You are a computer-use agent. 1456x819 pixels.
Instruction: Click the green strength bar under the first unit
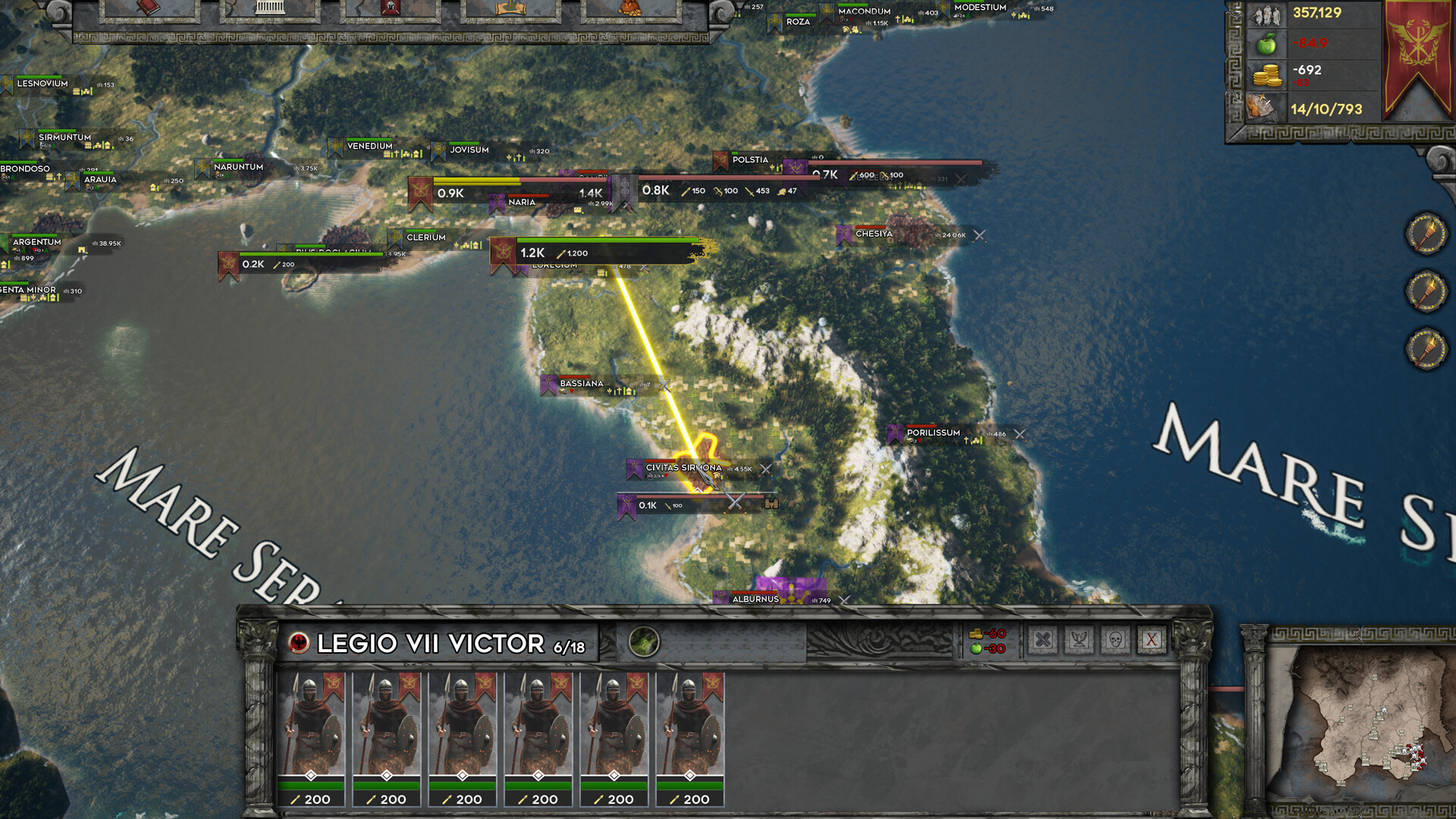click(x=312, y=786)
